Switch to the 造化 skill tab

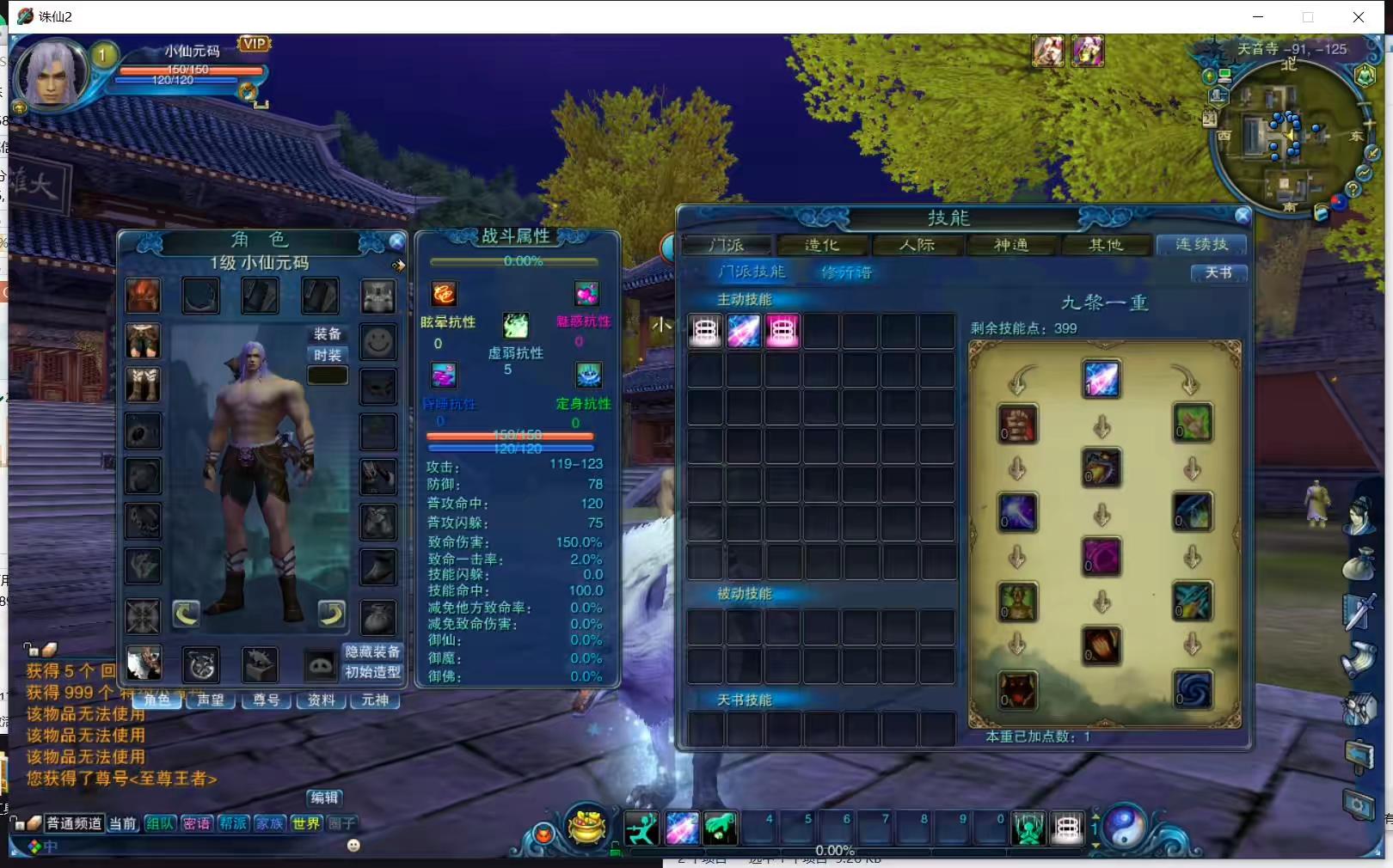point(821,246)
